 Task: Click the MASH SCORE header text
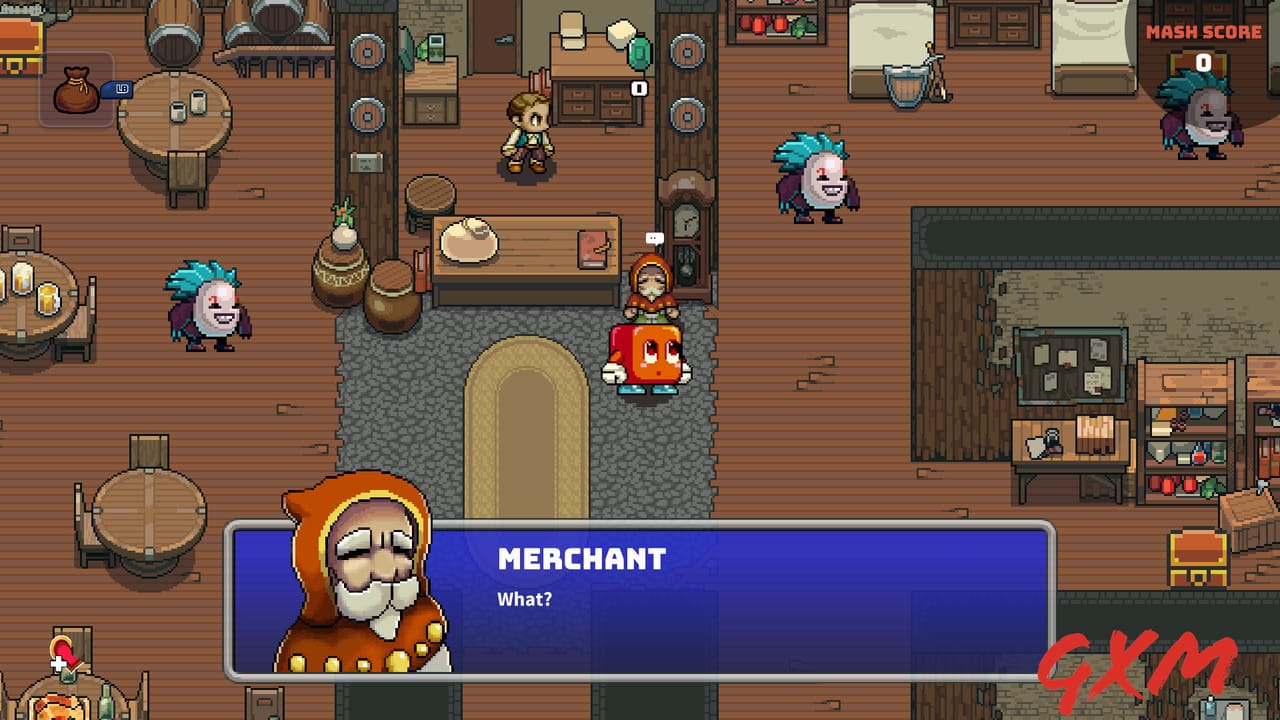[x=1203, y=31]
